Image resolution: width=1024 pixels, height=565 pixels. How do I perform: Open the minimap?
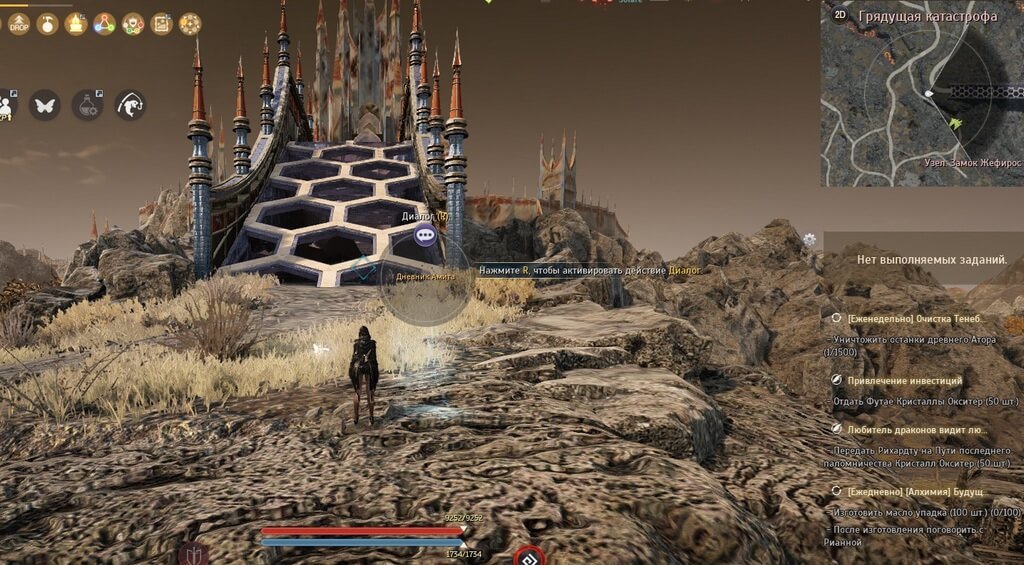click(x=922, y=98)
